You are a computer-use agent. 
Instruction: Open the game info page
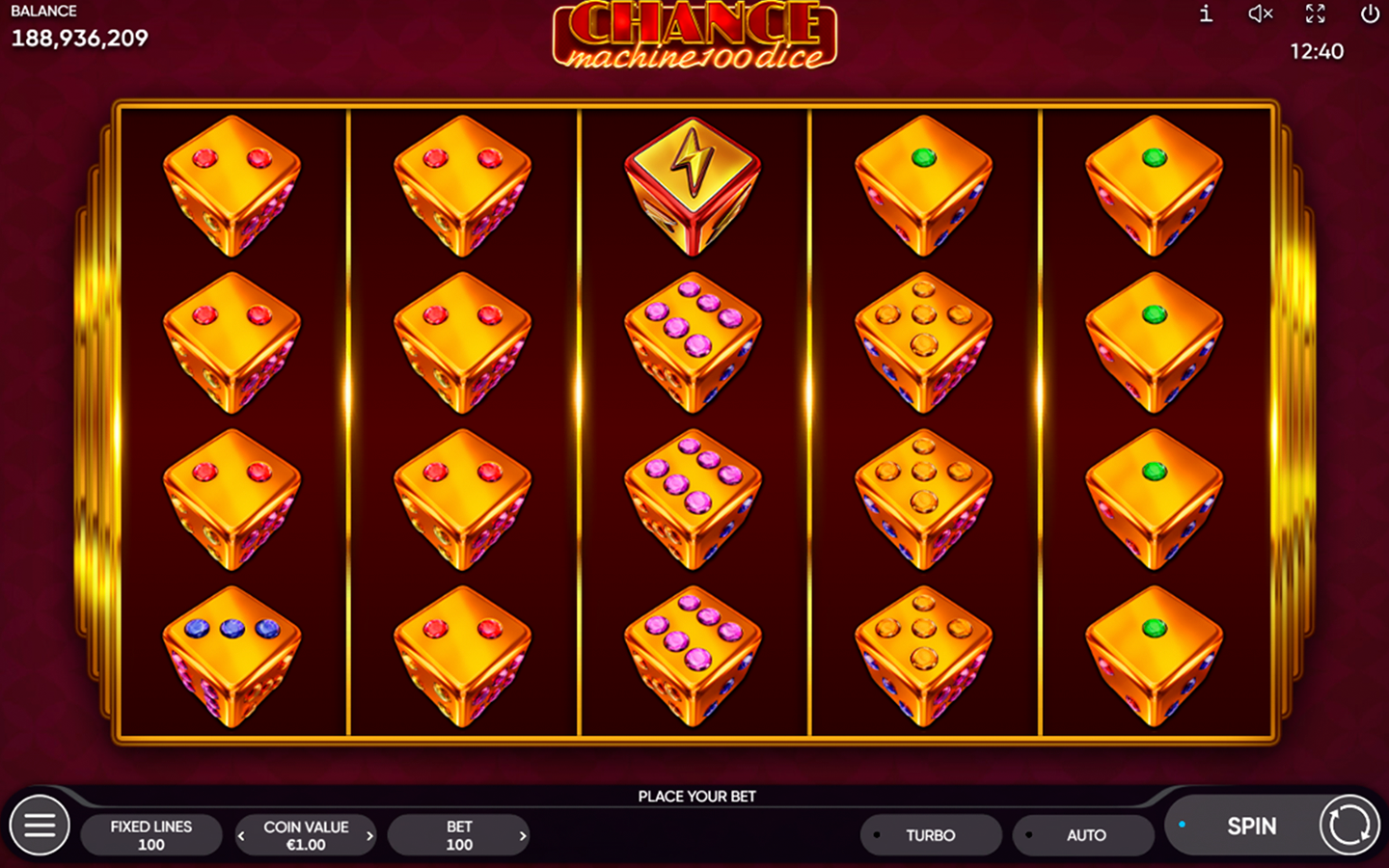[1206, 14]
